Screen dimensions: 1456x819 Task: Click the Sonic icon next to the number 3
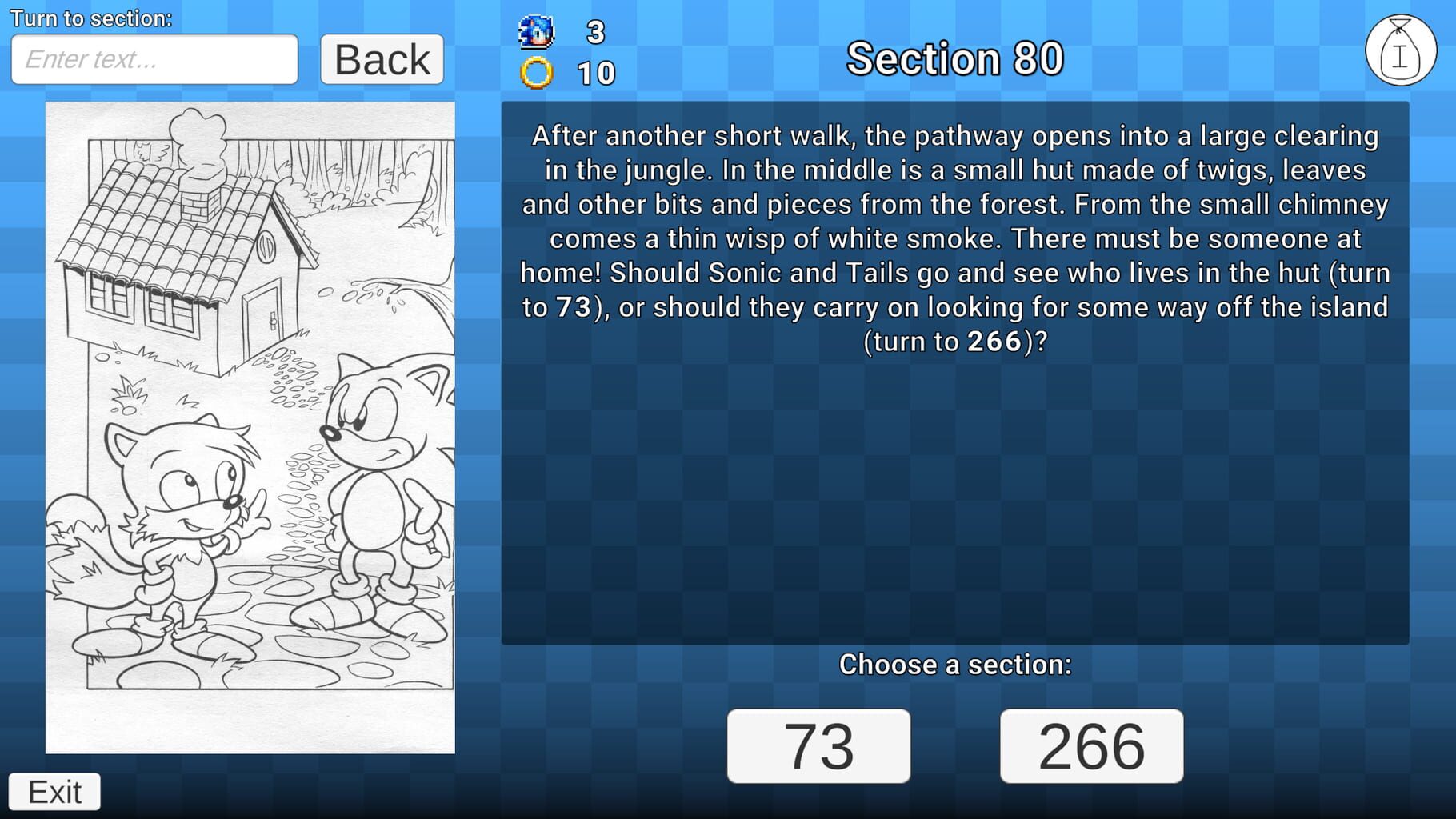[x=535, y=31]
